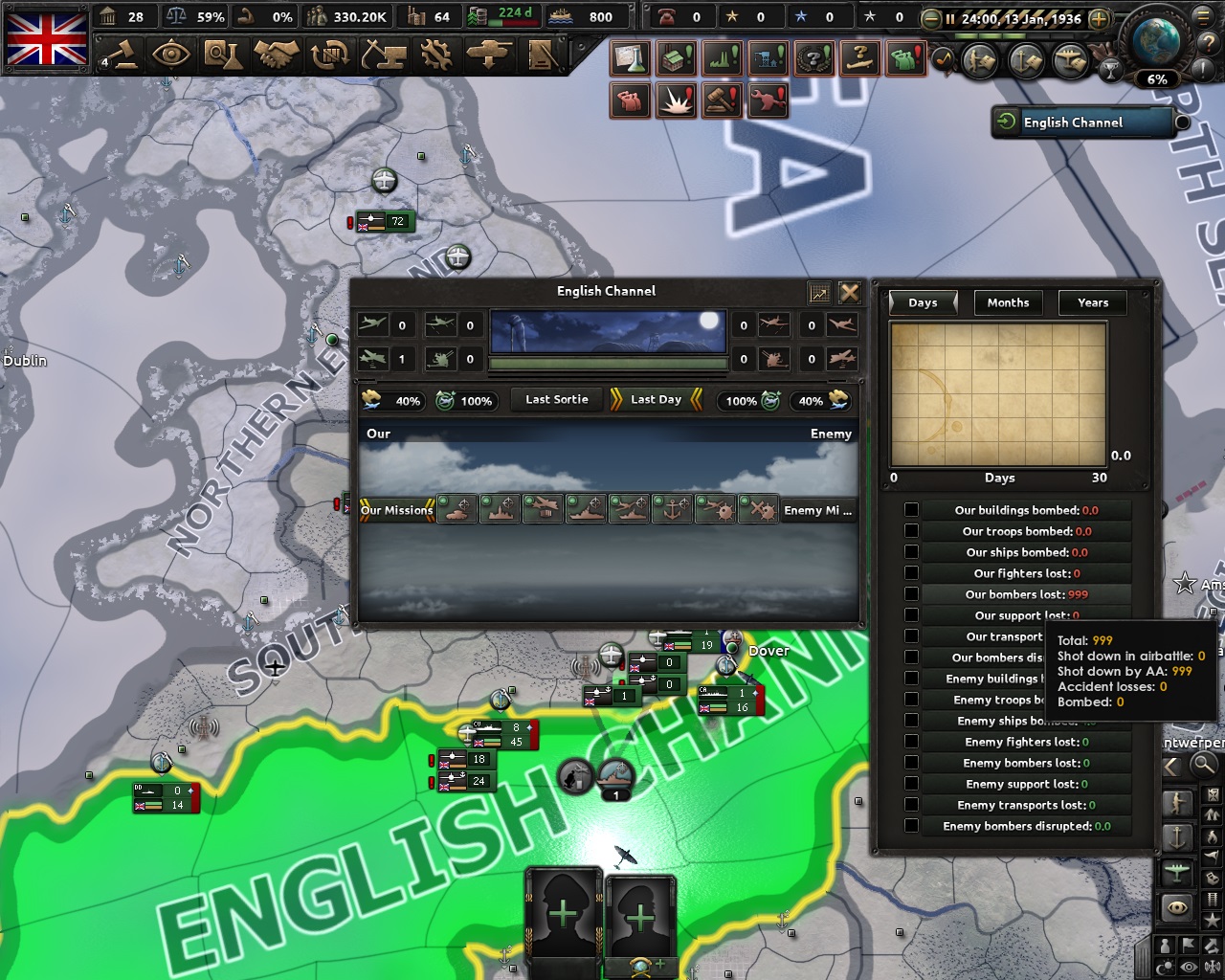1225x980 pixels.
Task: Toggle the naval minelaying mission
Action: pos(715,510)
